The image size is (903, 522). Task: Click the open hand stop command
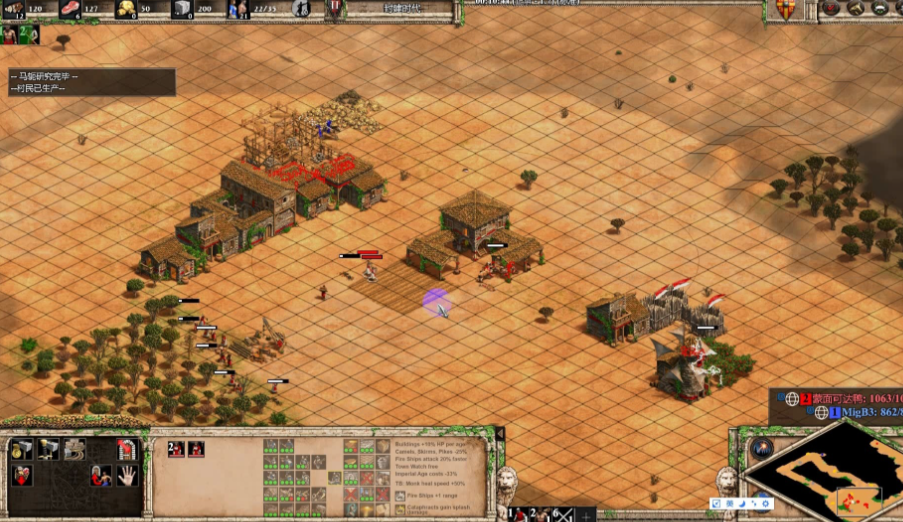click(127, 475)
